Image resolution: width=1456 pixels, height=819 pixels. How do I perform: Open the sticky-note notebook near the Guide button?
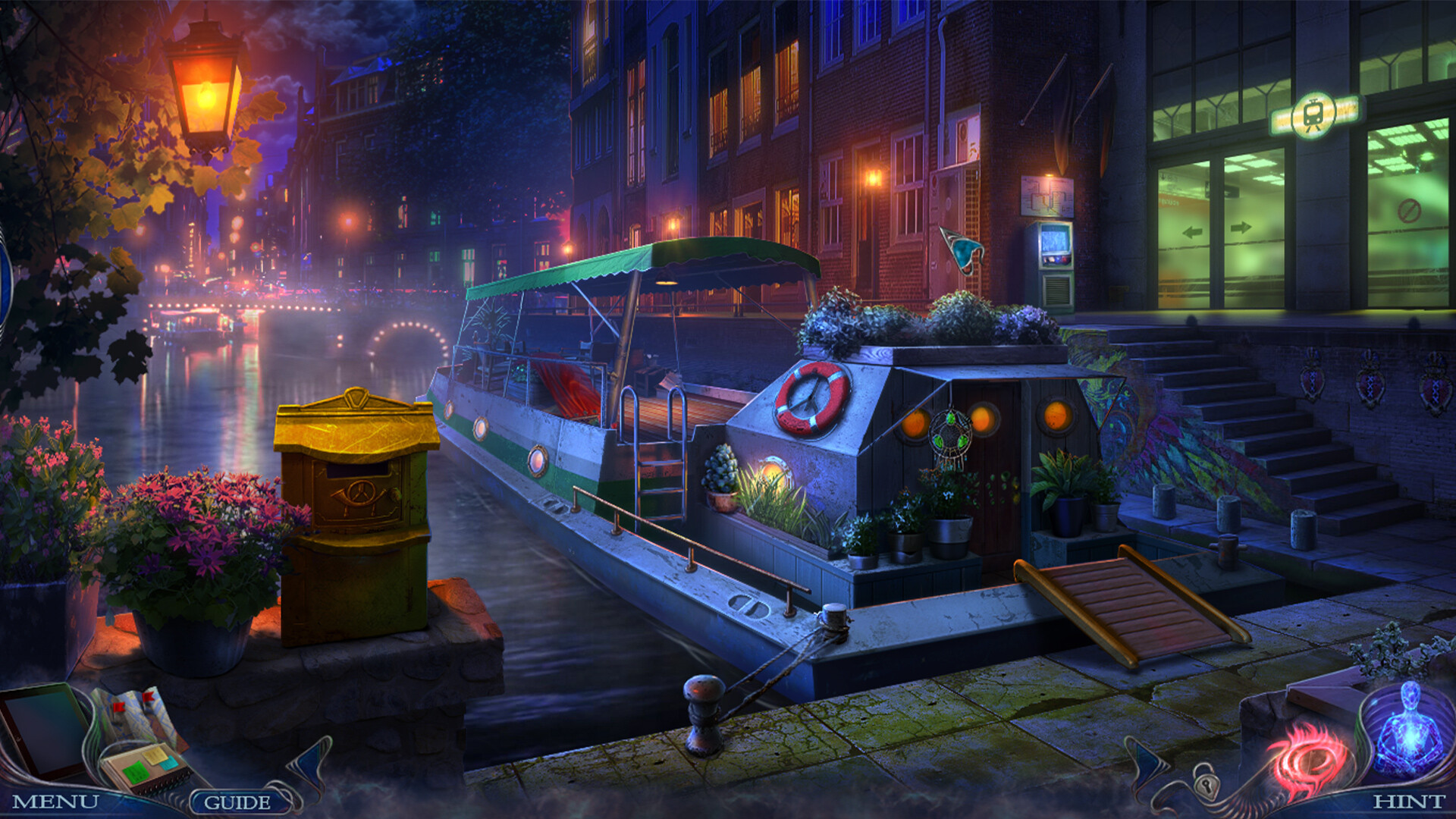point(148,767)
